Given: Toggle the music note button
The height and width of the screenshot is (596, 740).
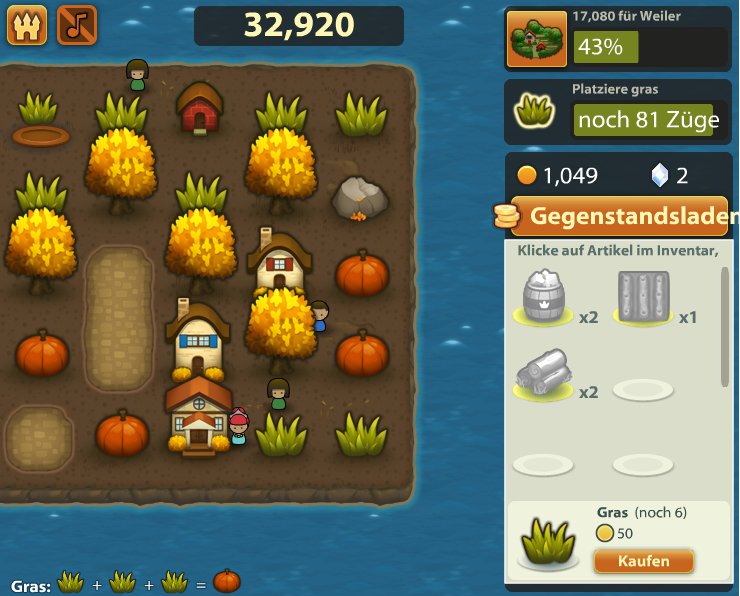Looking at the screenshot, I should pyautogui.click(x=77, y=25).
